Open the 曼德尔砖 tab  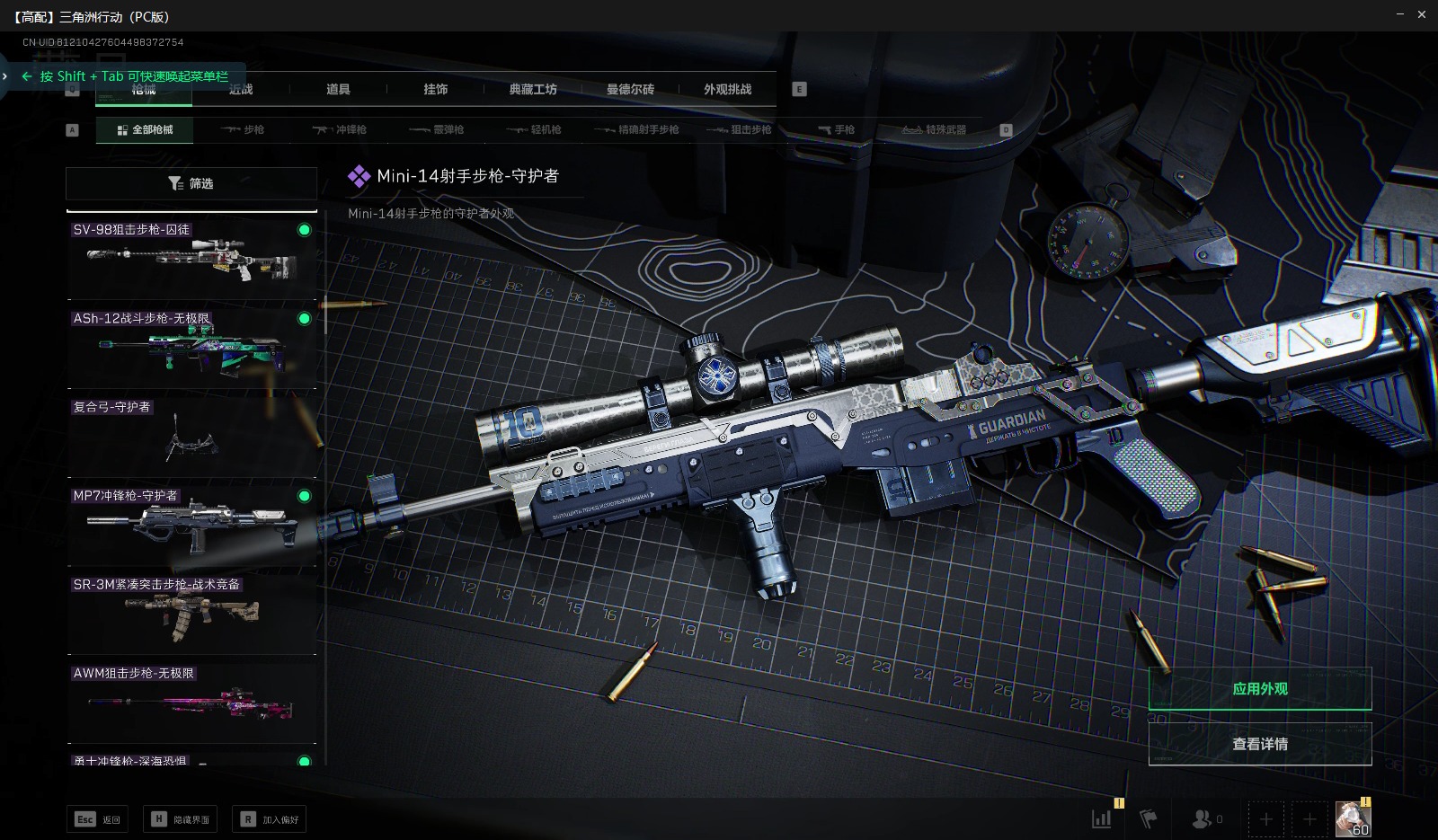pos(630,89)
